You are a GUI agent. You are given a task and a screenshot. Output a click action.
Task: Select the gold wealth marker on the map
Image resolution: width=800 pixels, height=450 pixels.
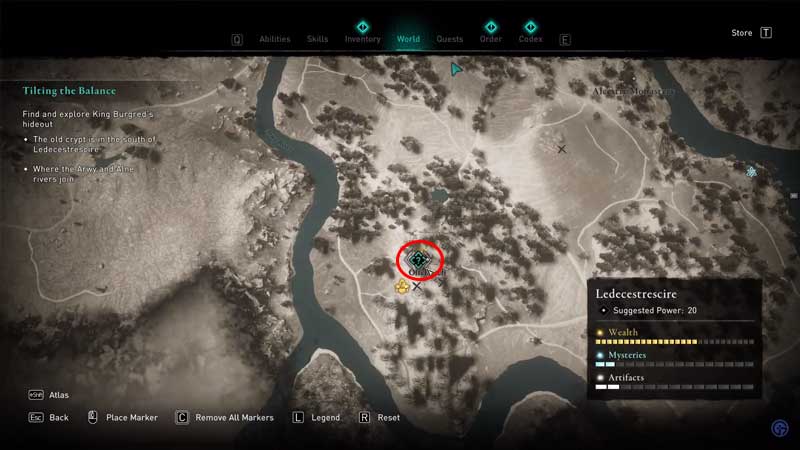pyautogui.click(x=402, y=287)
